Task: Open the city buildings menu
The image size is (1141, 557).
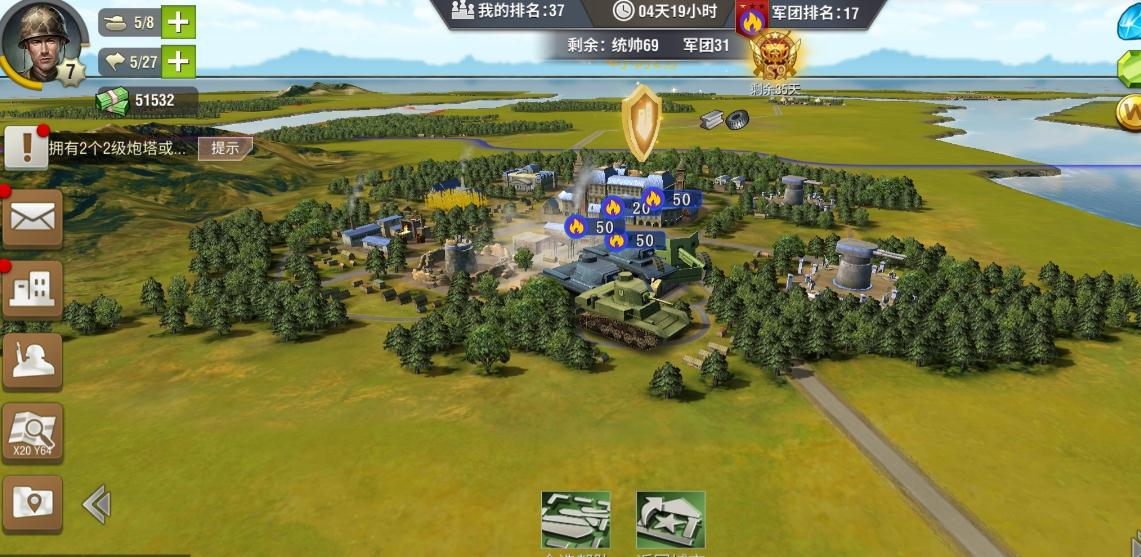Action: (33, 290)
